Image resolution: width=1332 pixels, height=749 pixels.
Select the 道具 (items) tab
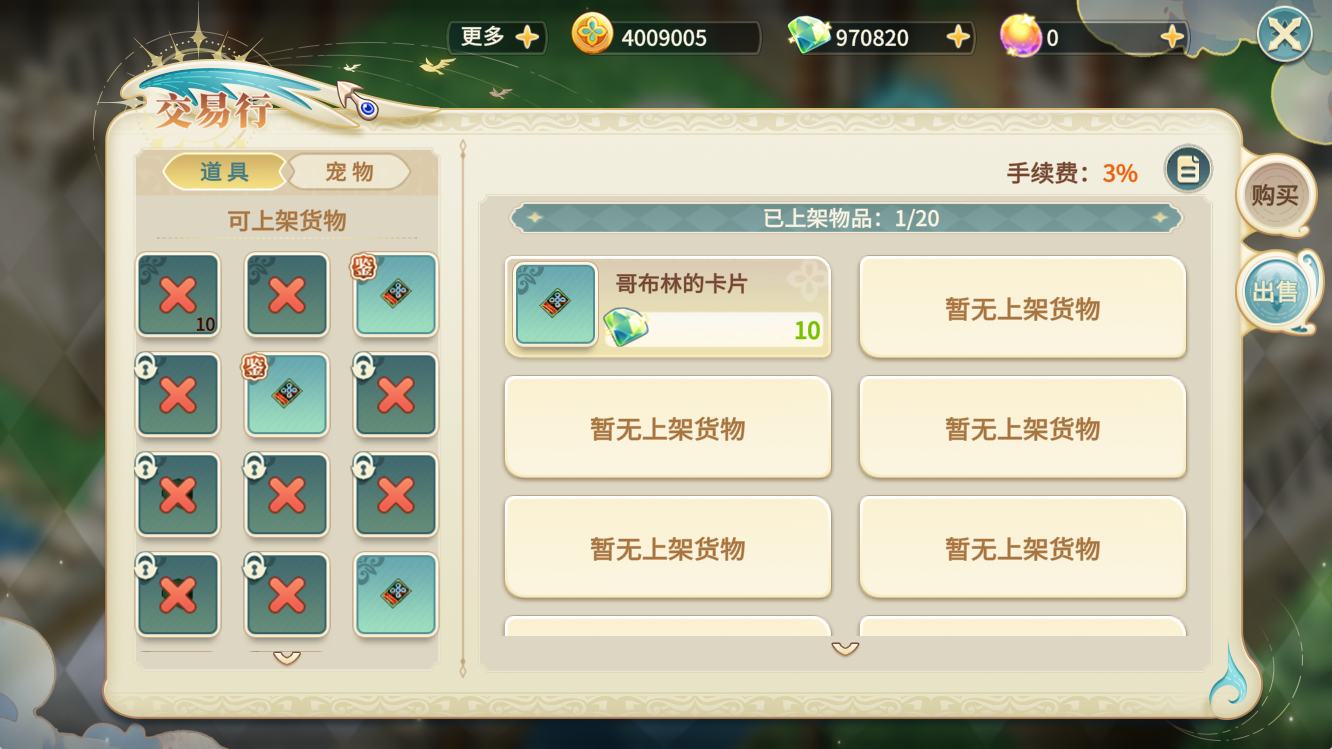pyautogui.click(x=224, y=172)
